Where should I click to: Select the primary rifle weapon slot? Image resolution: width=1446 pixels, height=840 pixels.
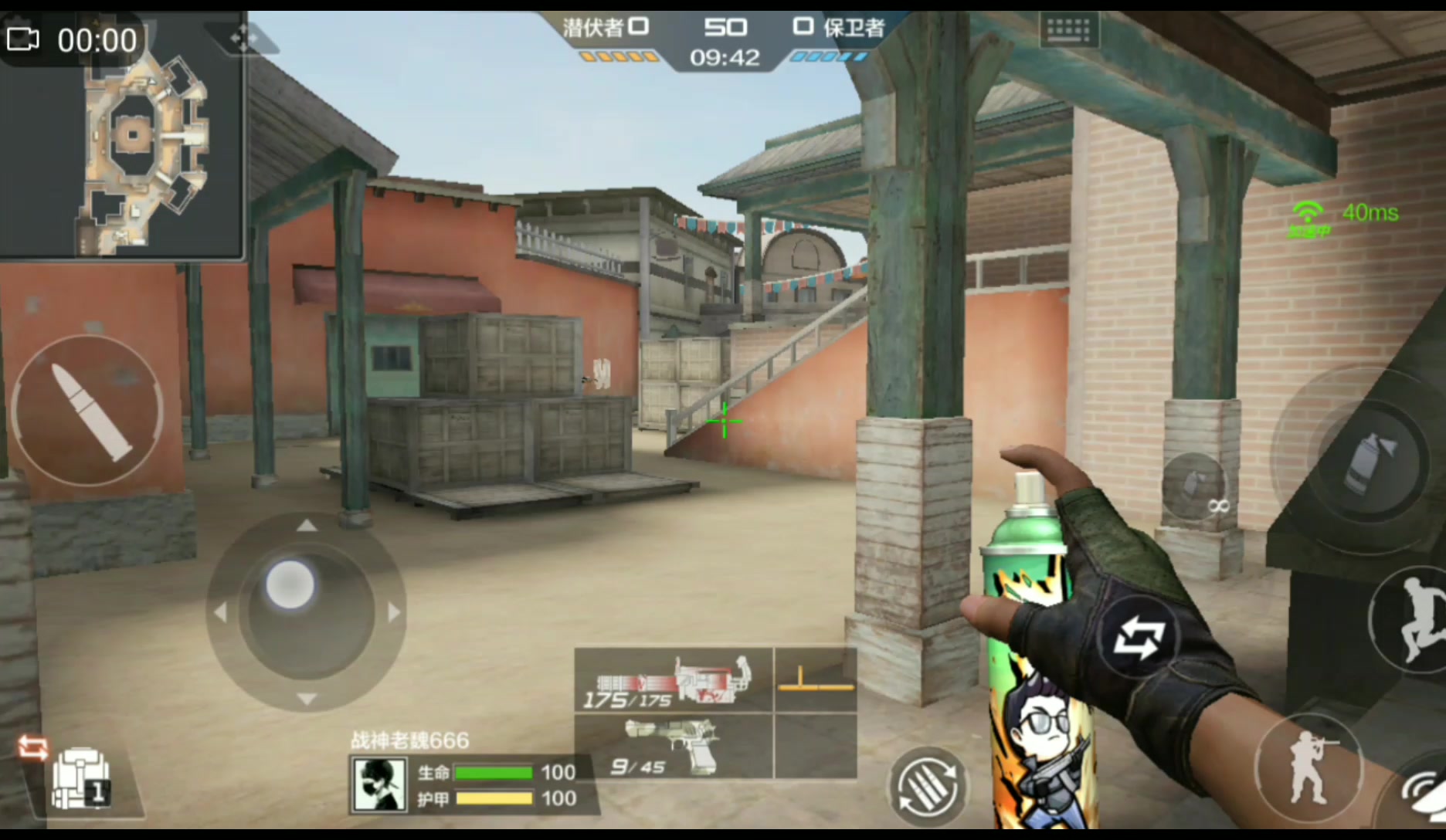pos(674,680)
